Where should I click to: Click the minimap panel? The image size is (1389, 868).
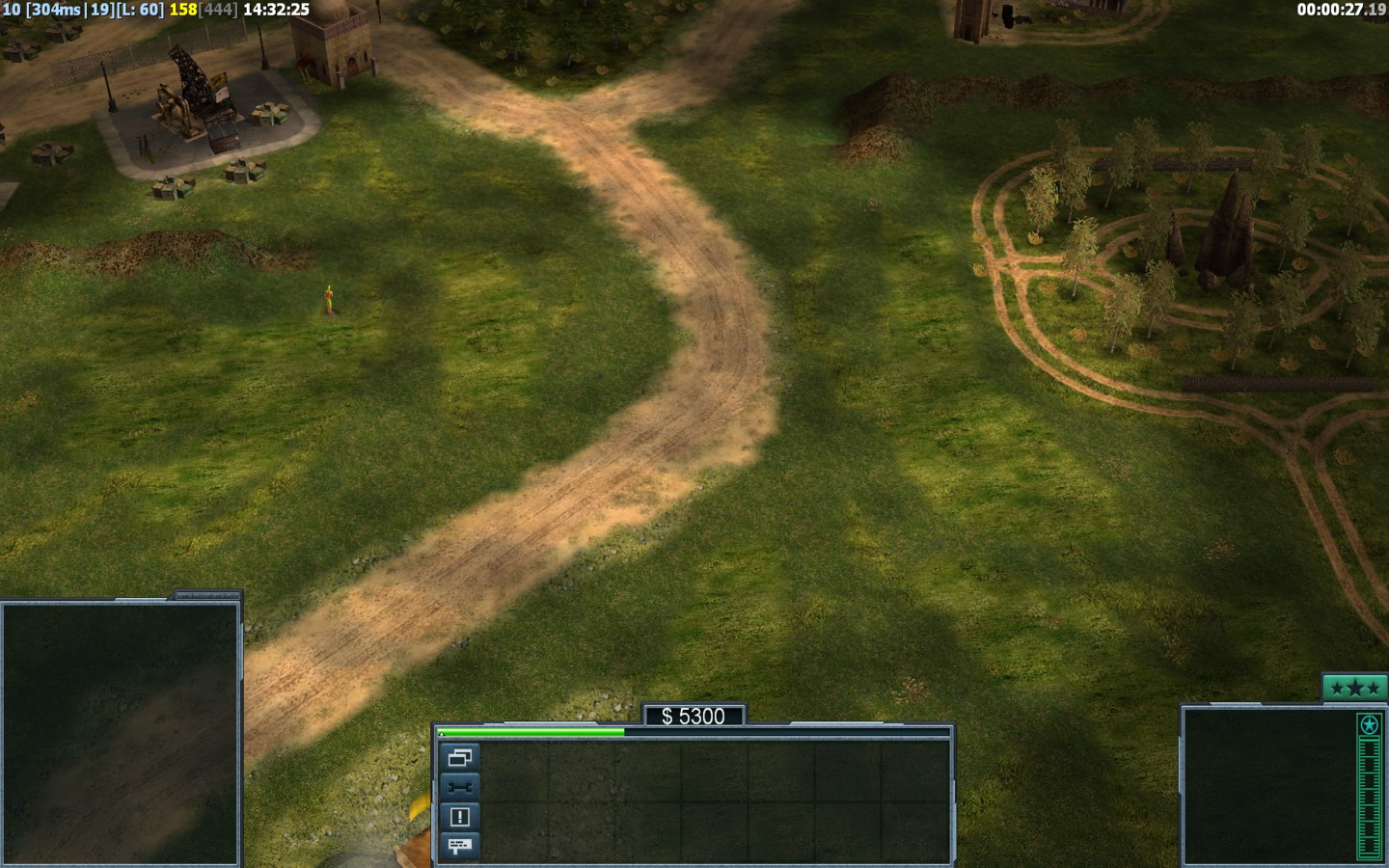(120, 734)
